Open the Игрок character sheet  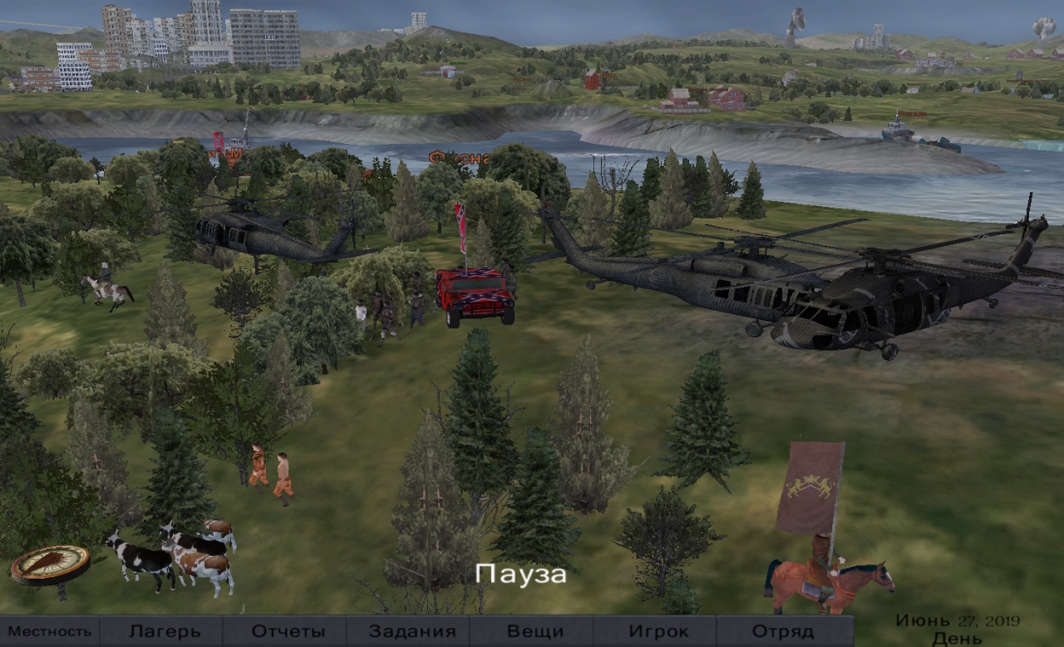(x=658, y=632)
